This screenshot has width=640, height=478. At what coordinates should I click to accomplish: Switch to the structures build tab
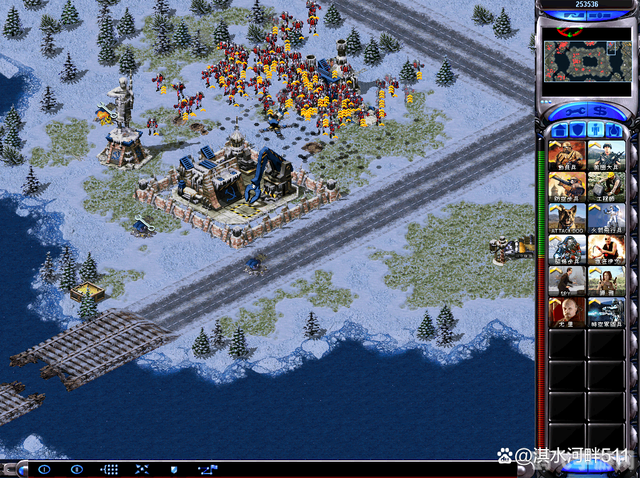click(559, 129)
